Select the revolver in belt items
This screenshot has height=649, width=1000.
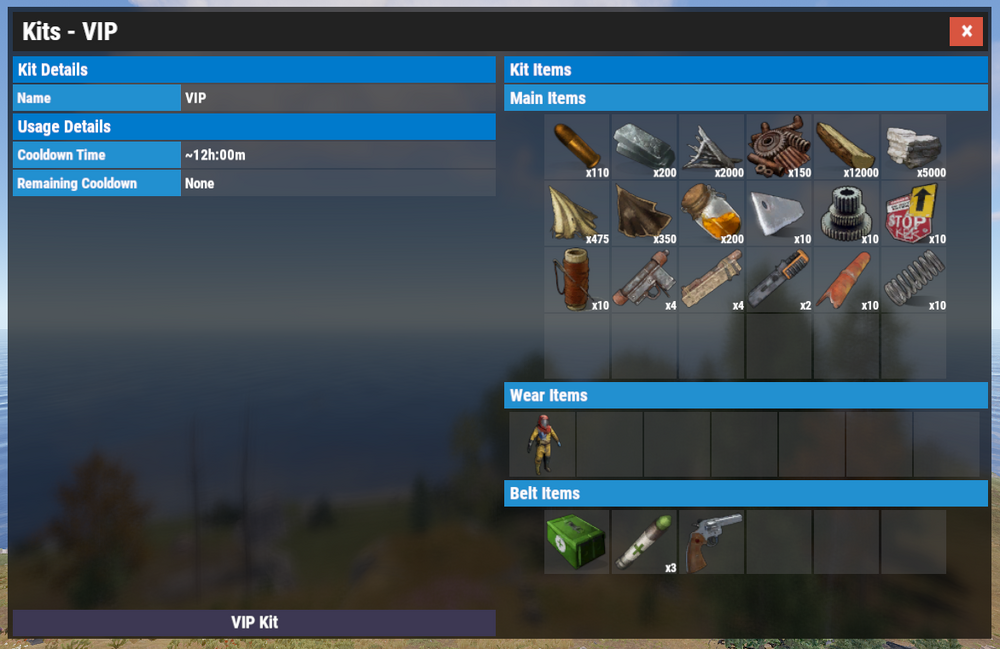pyautogui.click(x=711, y=541)
